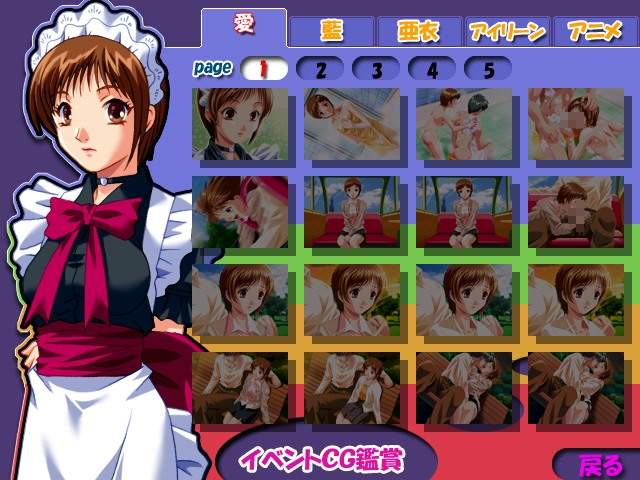The height and width of the screenshot is (480, 640).
Task: Show the アニメ gallery tab
Action: (594, 31)
